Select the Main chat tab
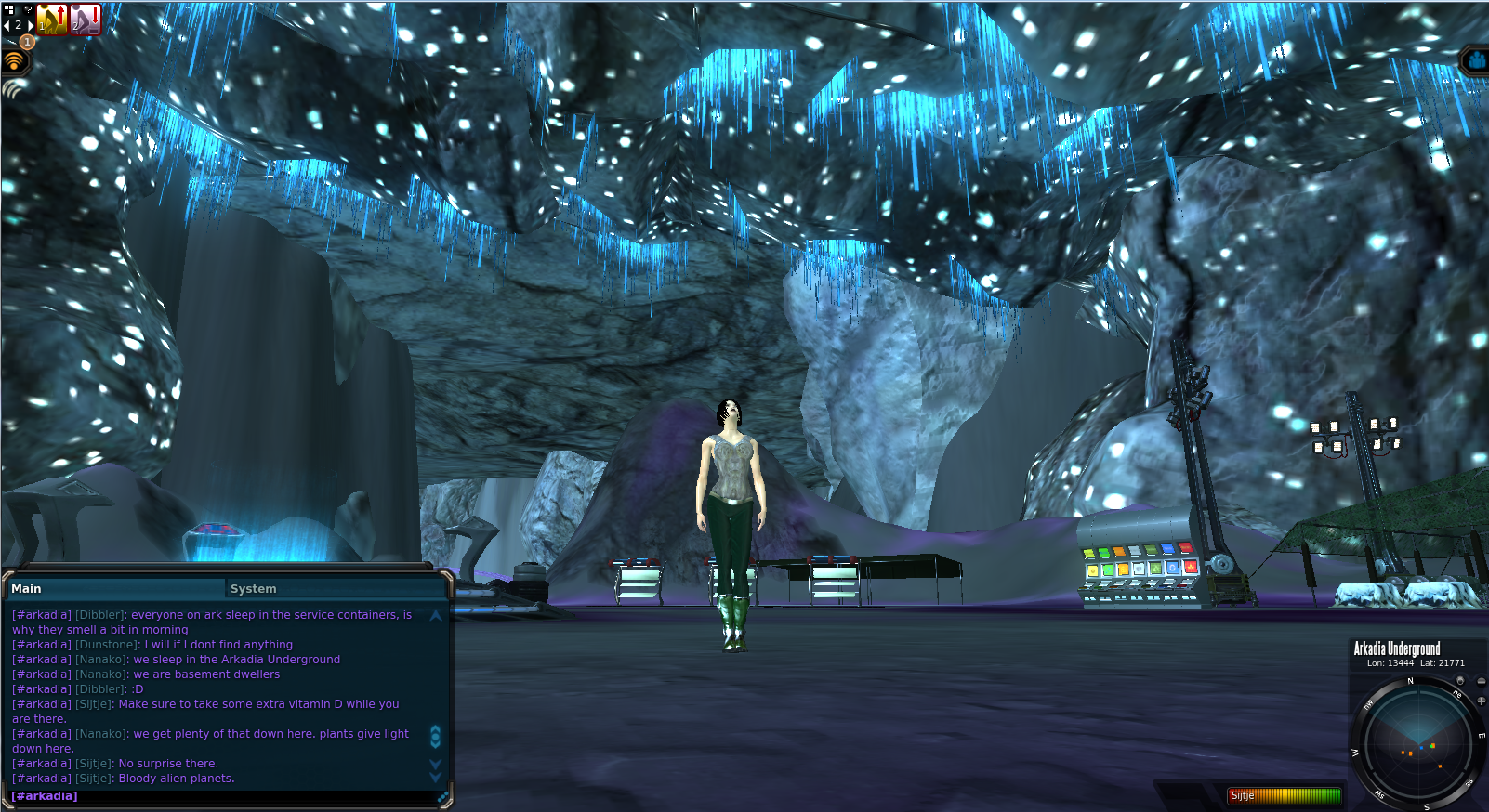 pos(27,589)
